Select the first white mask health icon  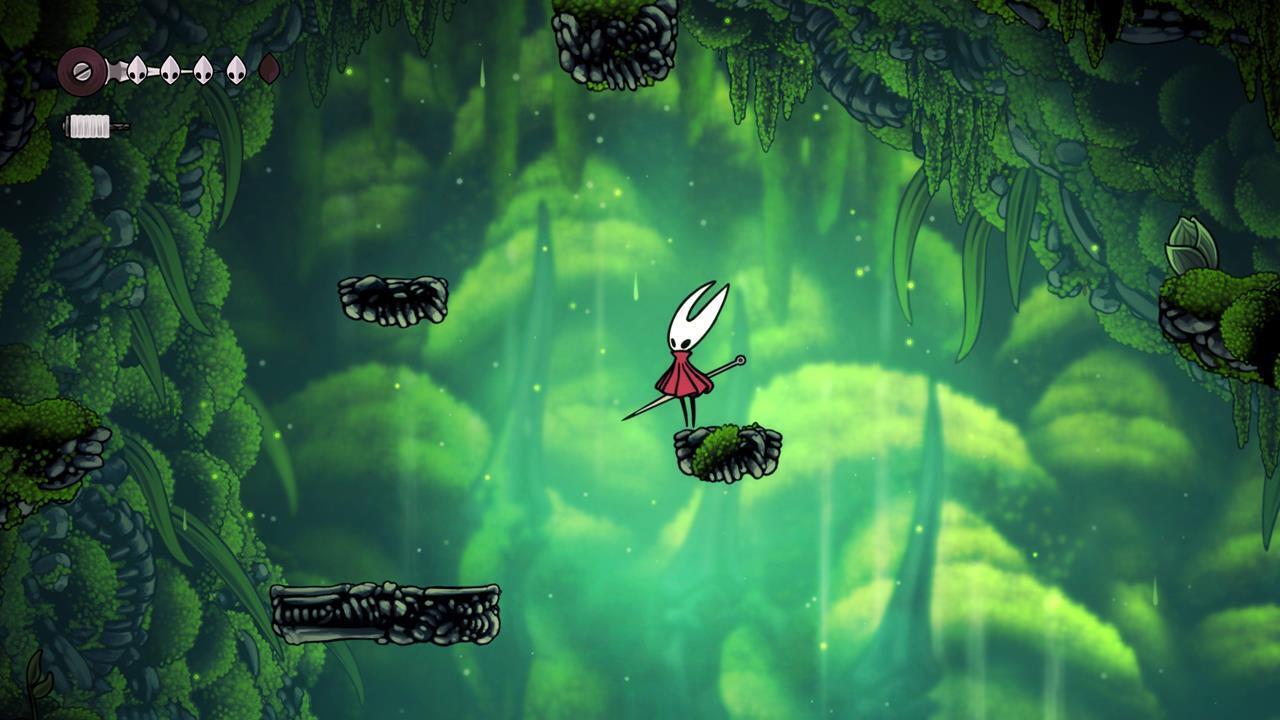pyautogui.click(x=137, y=69)
